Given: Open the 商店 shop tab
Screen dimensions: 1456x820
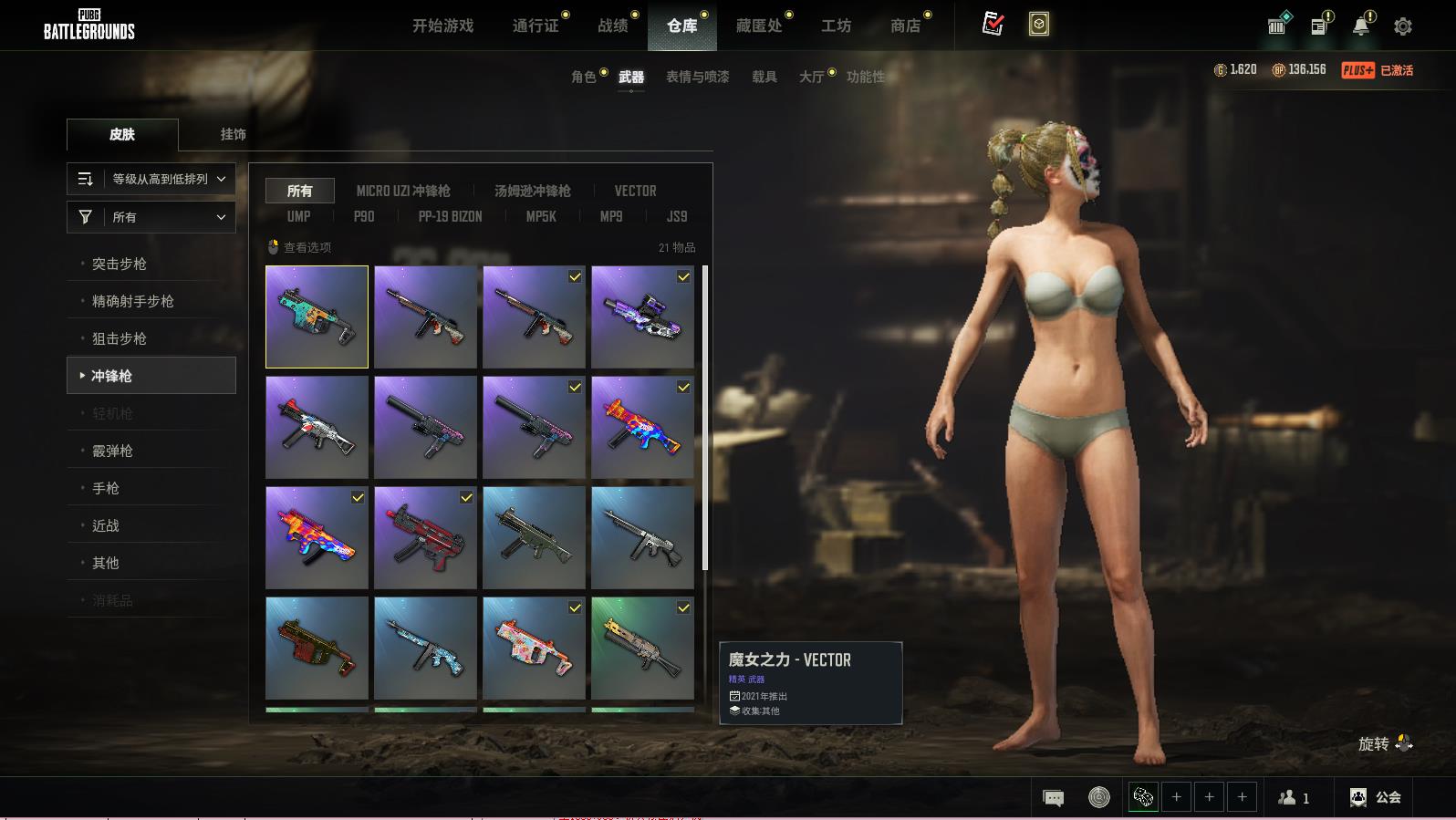Looking at the screenshot, I should click(905, 26).
